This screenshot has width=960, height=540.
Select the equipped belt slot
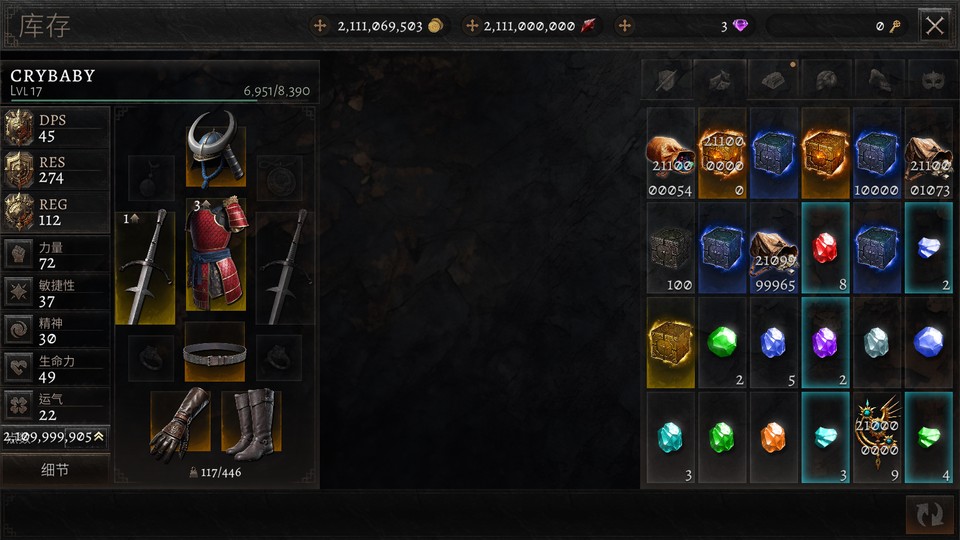[214, 352]
